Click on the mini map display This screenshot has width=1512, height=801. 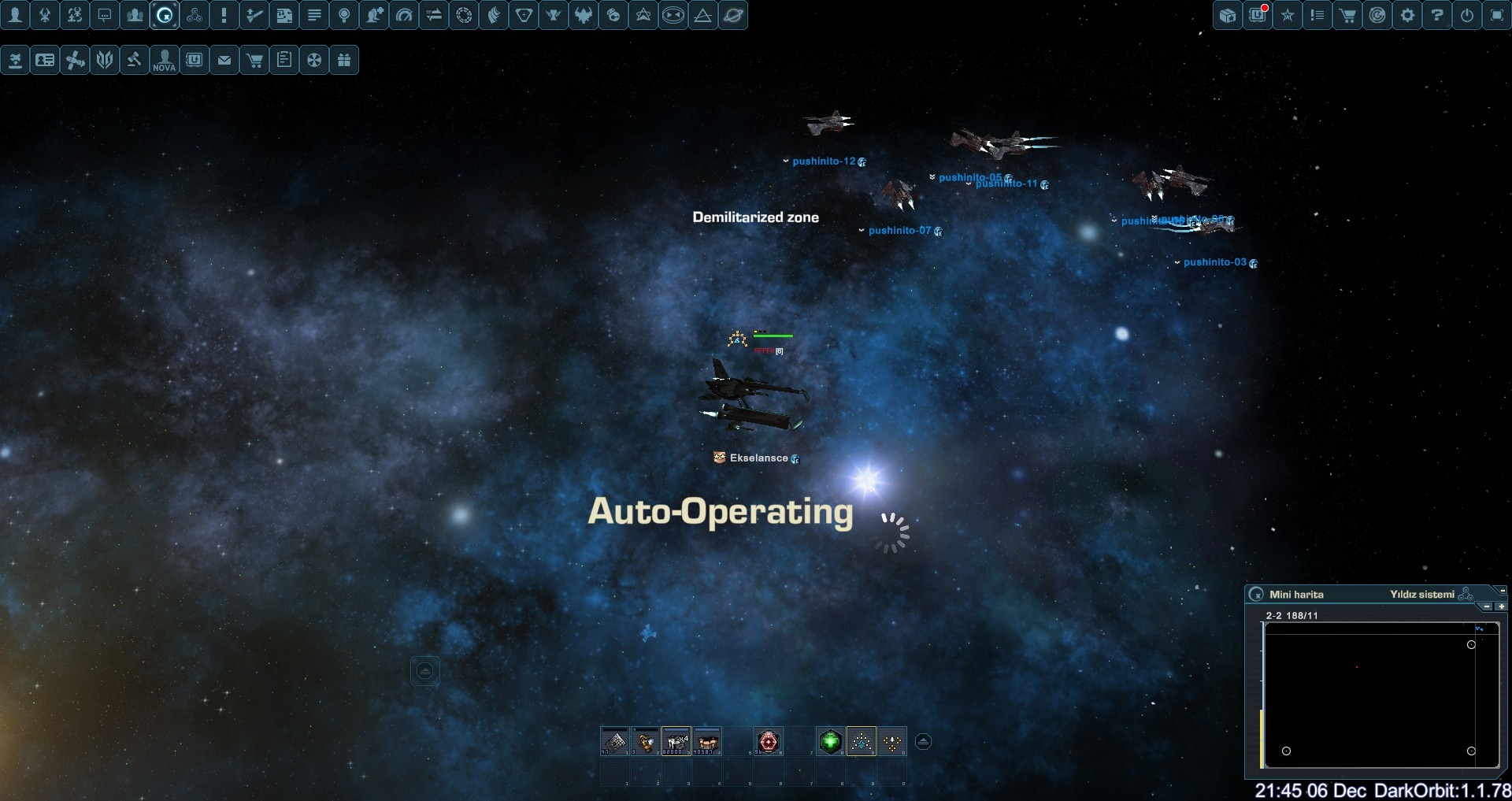[x=1380, y=695]
